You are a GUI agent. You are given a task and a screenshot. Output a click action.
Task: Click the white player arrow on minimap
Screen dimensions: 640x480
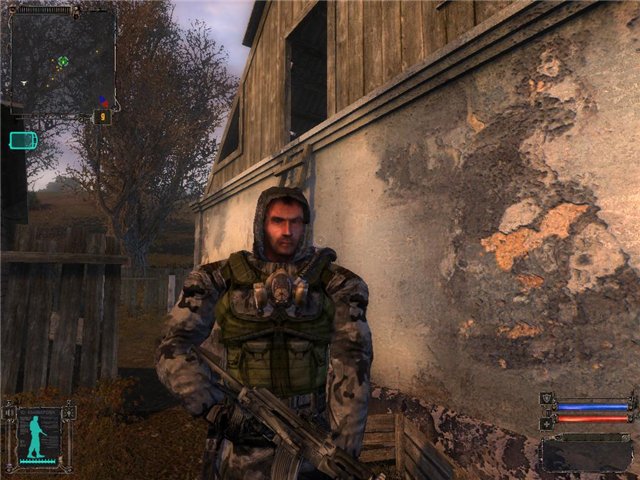click(x=22, y=82)
